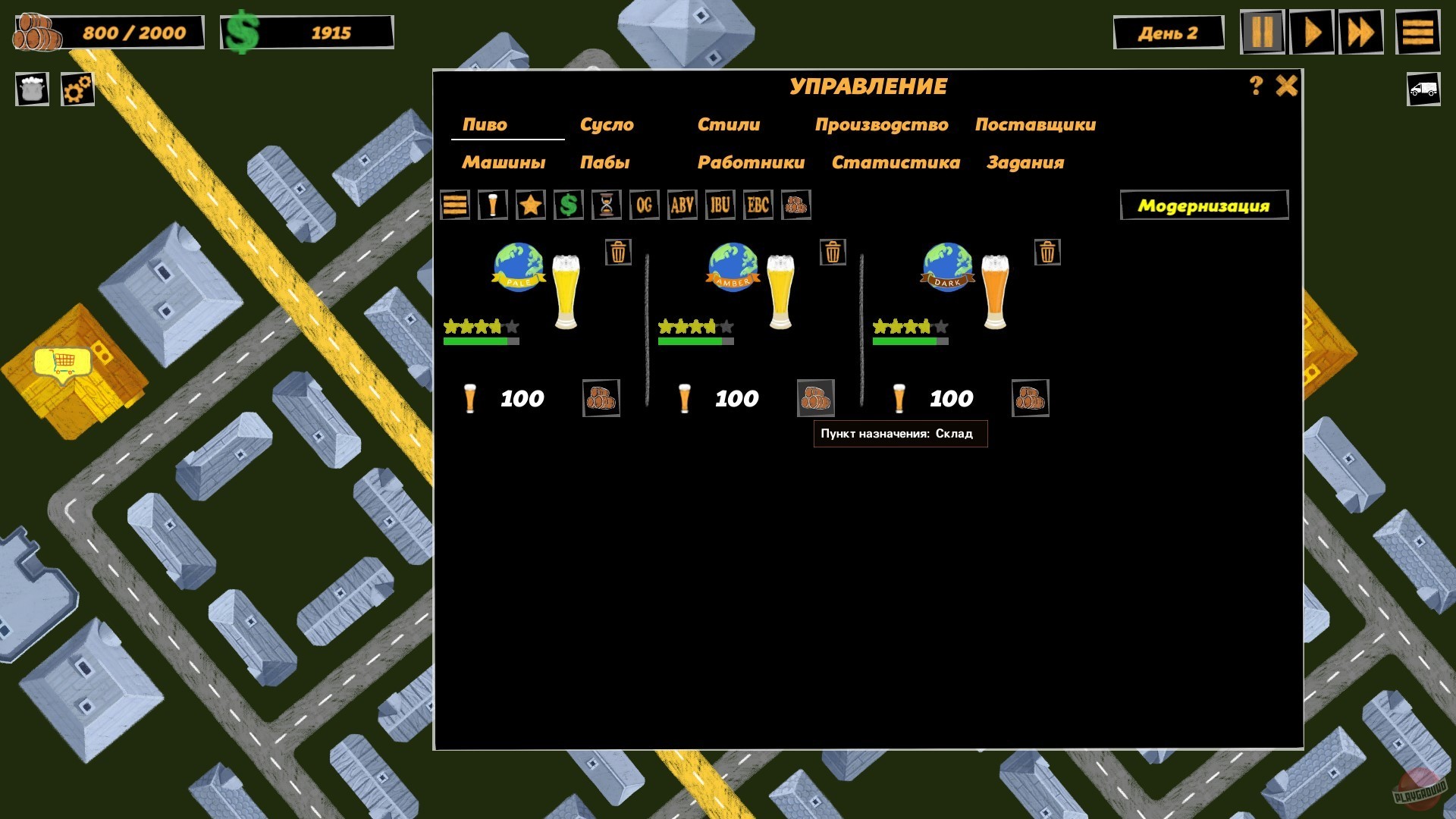This screenshot has width=1456, height=819.
Task: Pause the game with the pause button
Action: pyautogui.click(x=1263, y=32)
